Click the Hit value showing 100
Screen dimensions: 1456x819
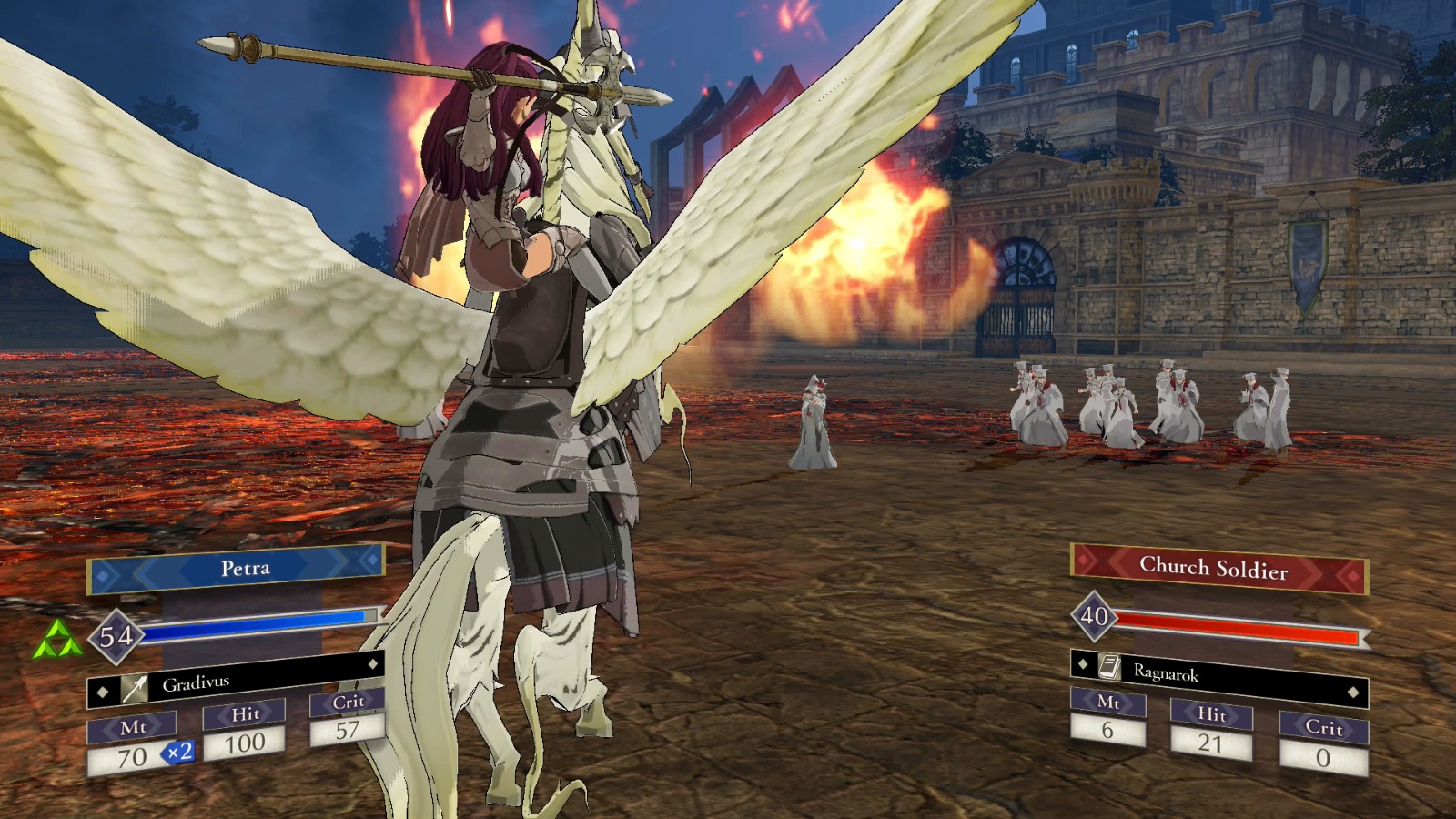tap(247, 743)
